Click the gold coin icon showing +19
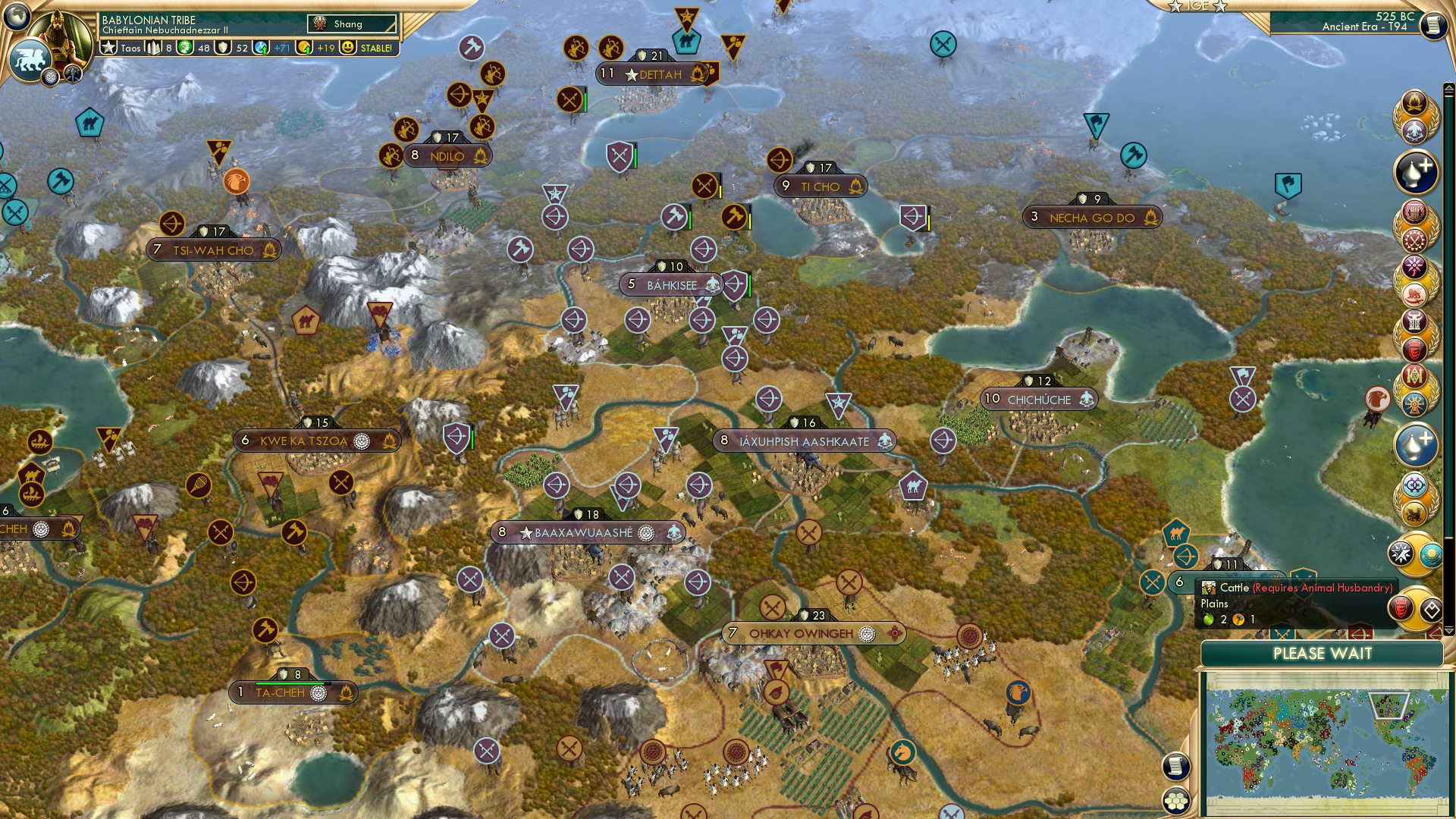Image resolution: width=1456 pixels, height=819 pixels. 303,49
